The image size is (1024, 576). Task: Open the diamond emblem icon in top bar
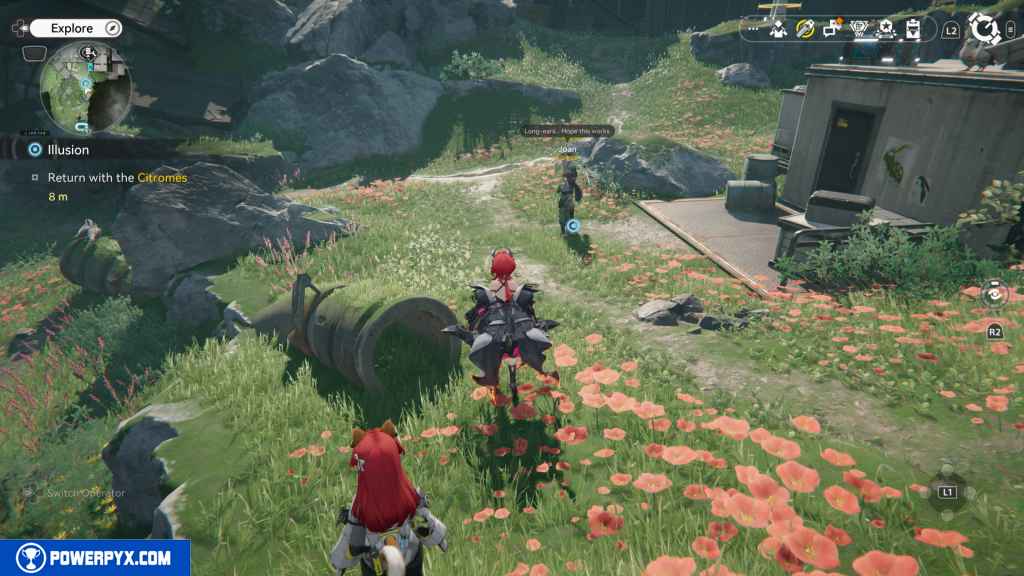[x=858, y=30]
